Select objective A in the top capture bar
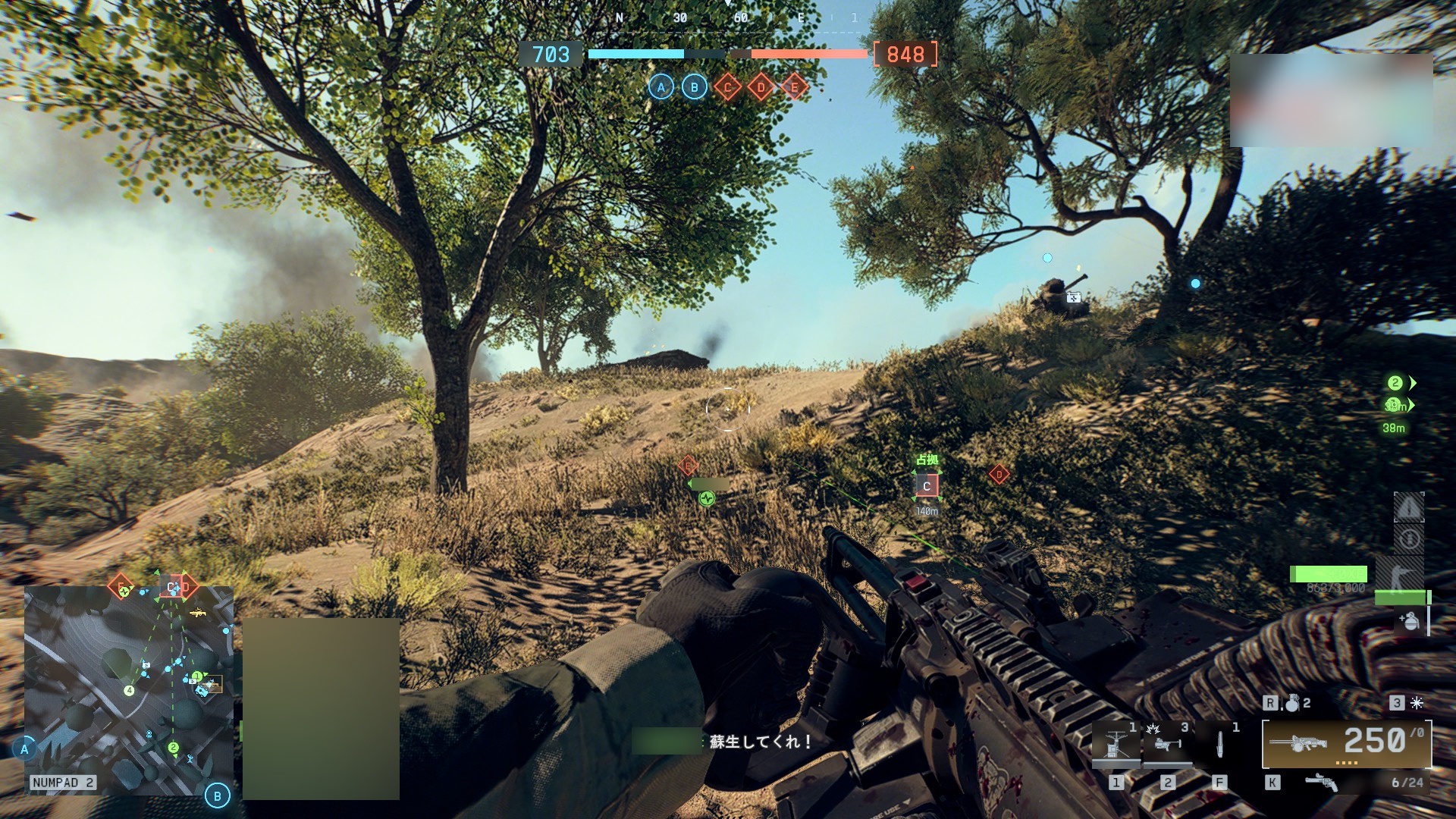The image size is (1456, 819). point(661,87)
